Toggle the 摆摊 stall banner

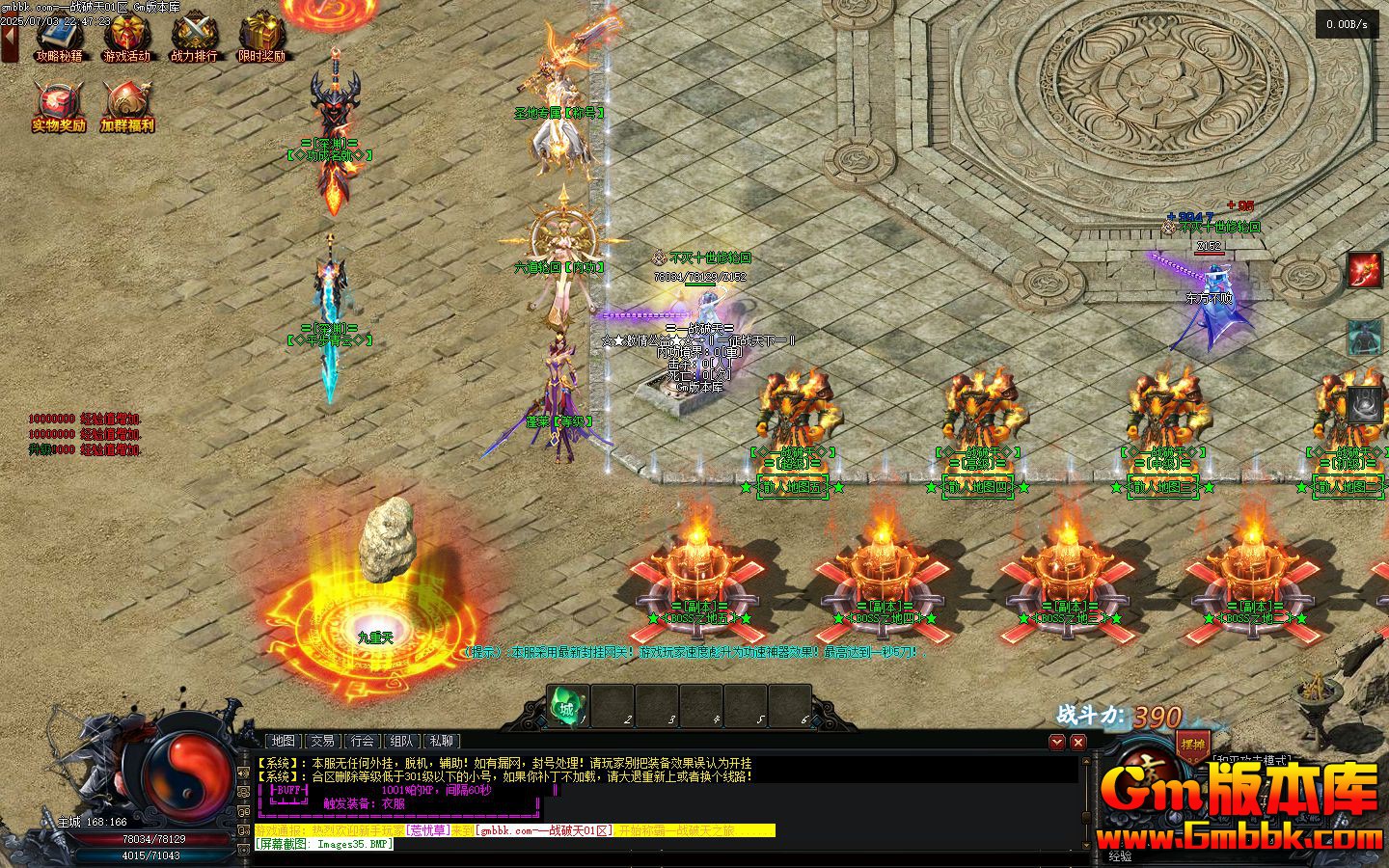1192,745
